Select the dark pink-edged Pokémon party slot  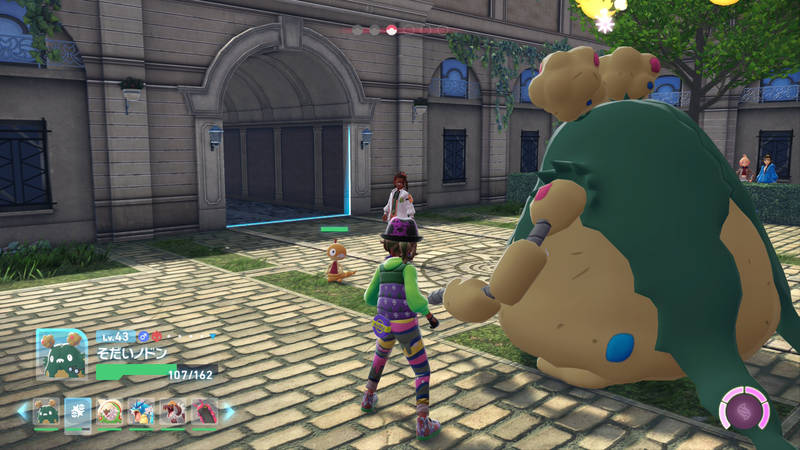[203, 412]
